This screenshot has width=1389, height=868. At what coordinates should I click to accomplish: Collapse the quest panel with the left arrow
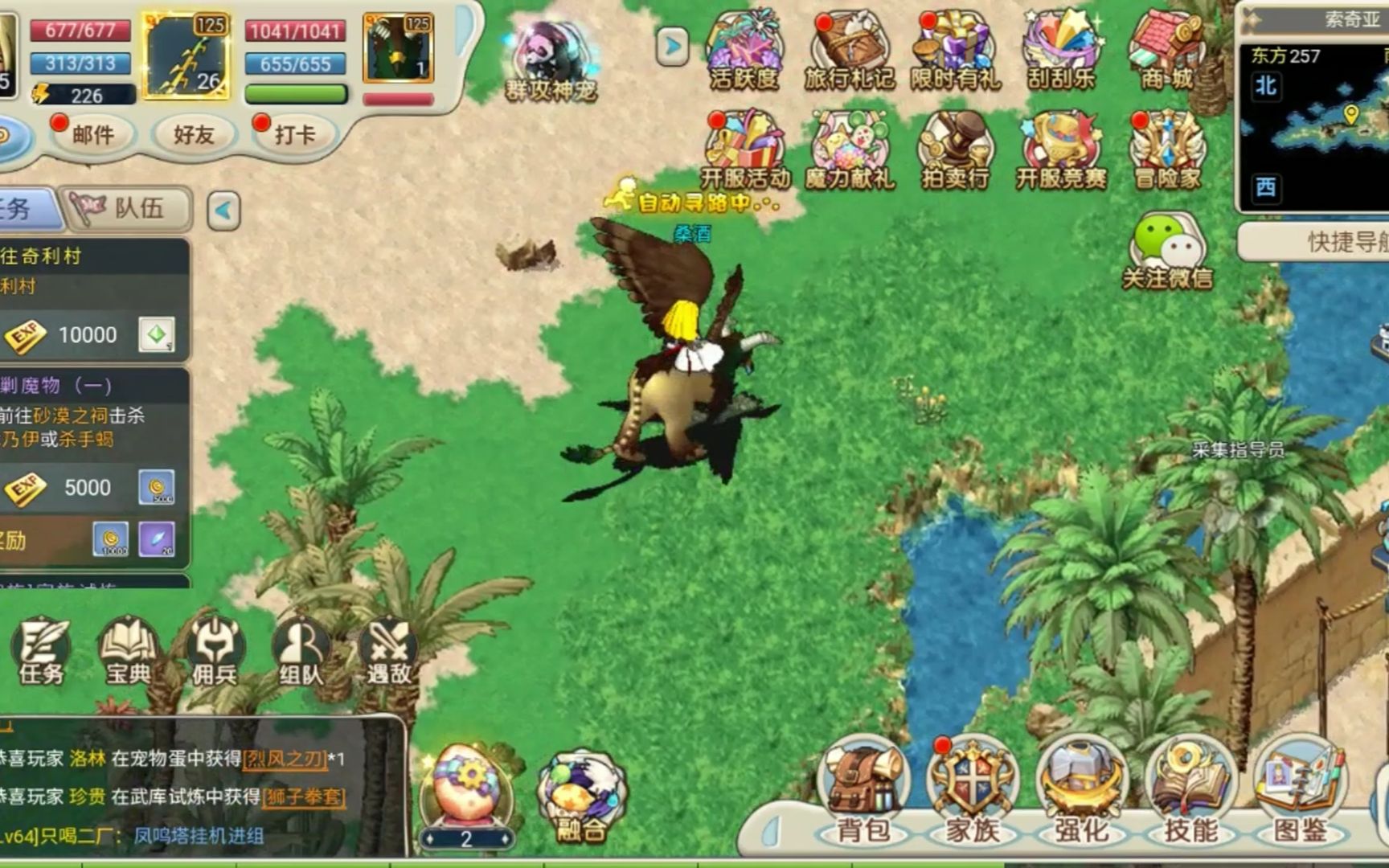tap(223, 211)
